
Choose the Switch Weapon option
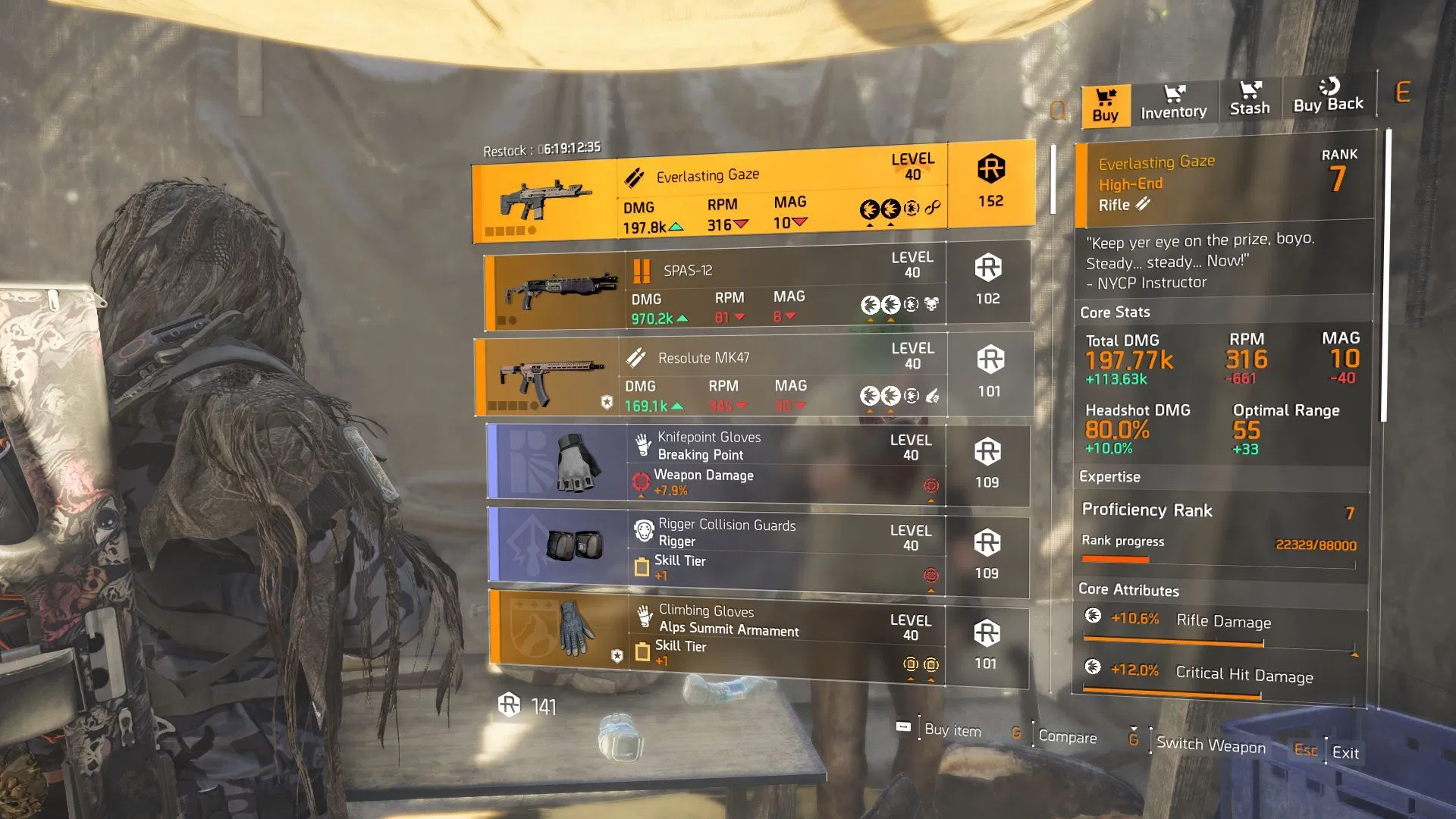(1210, 745)
